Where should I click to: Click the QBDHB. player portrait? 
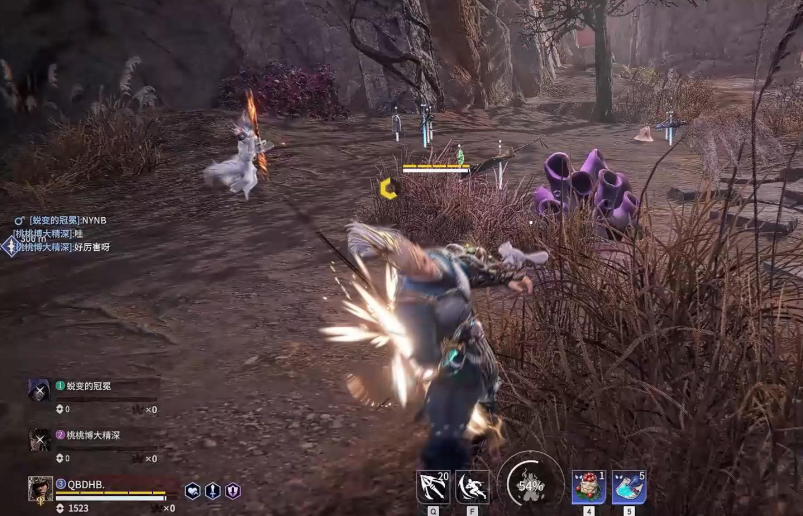(x=40, y=489)
